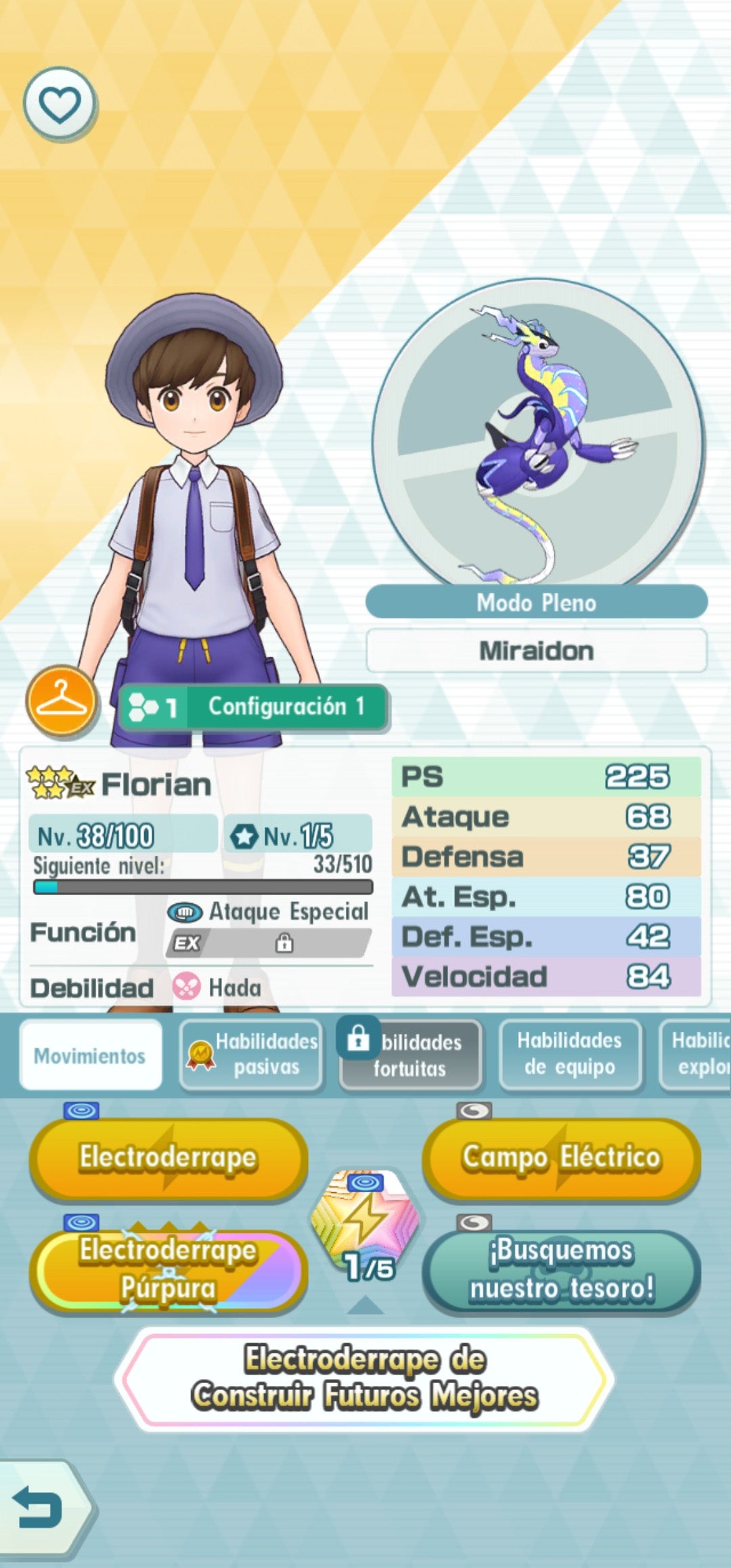This screenshot has width=731, height=1568.
Task: Tap the heart favorite icon
Action: click(60, 104)
